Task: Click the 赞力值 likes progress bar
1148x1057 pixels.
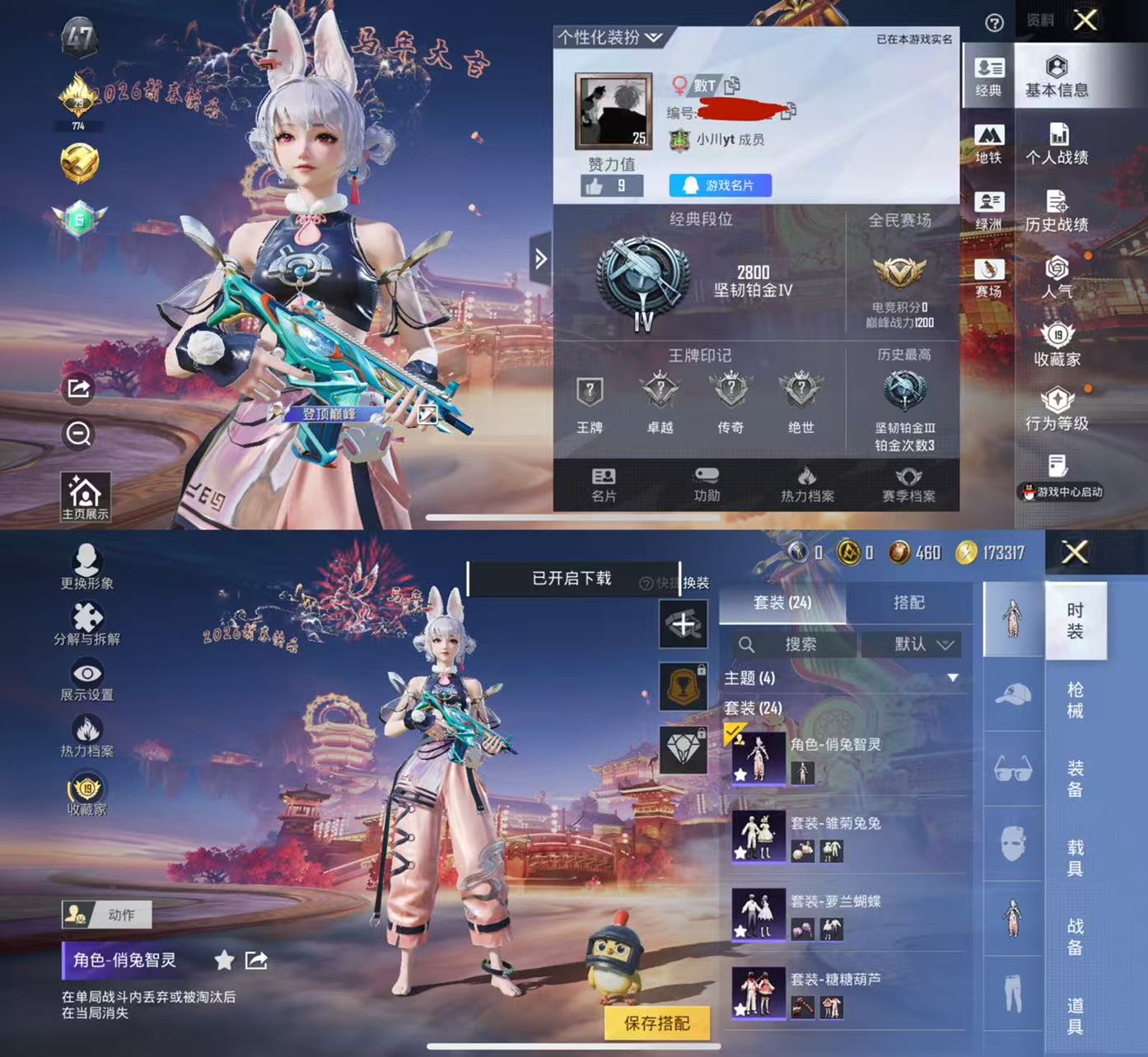Action: coord(613,185)
